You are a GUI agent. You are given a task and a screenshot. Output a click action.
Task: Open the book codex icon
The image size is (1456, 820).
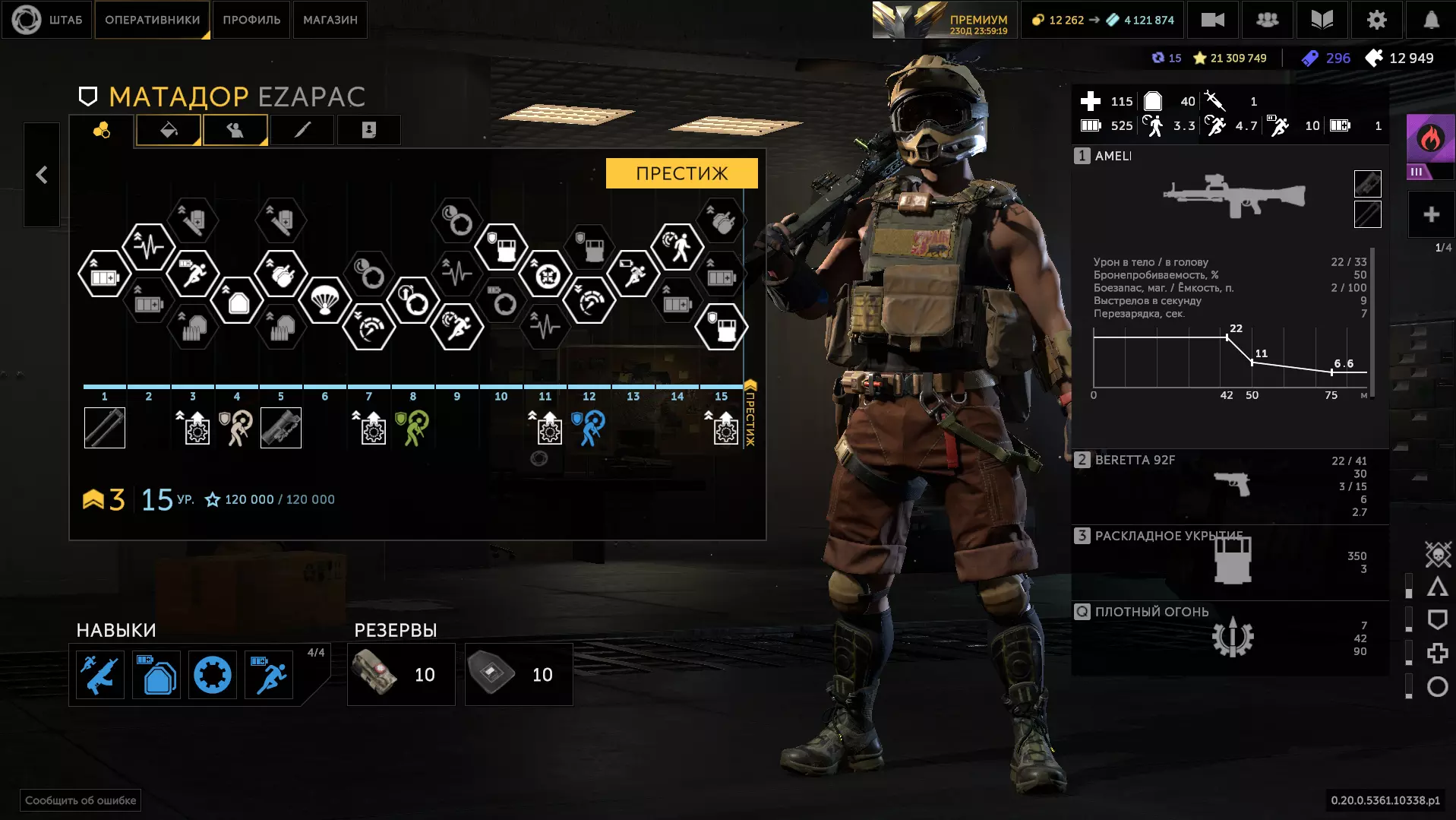tap(1322, 20)
